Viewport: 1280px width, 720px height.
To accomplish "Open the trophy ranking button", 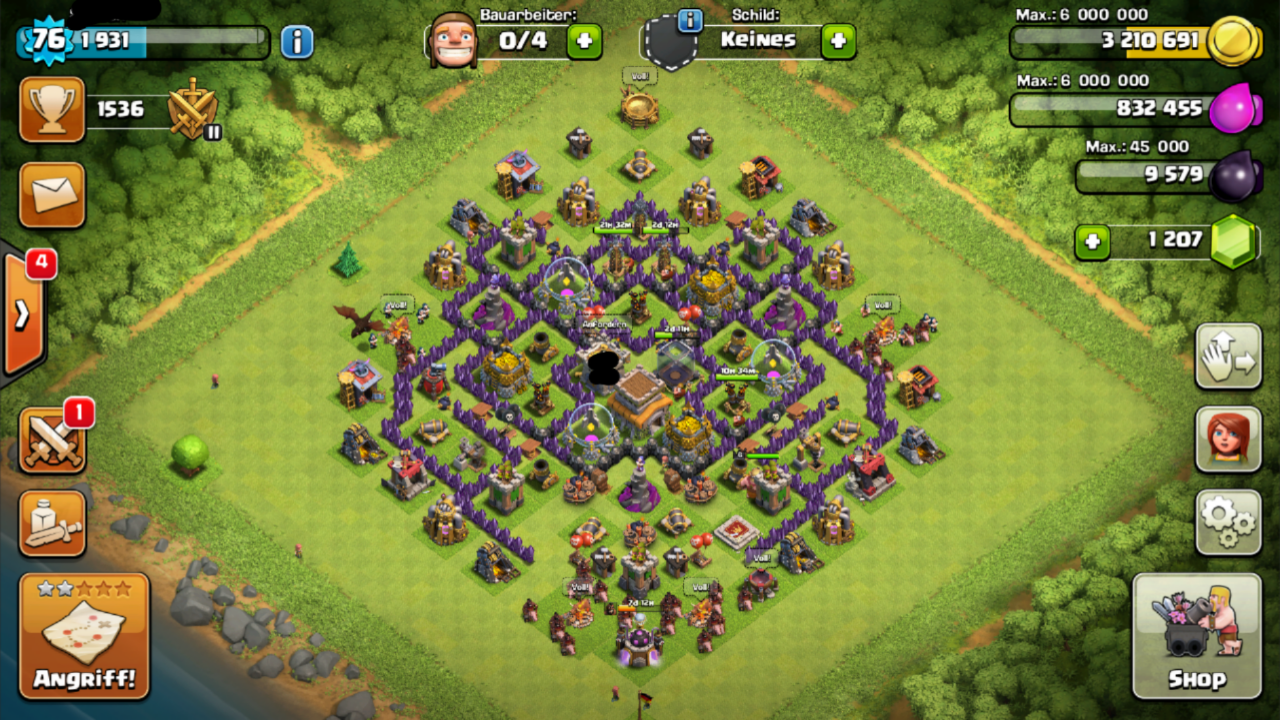I will (52, 110).
